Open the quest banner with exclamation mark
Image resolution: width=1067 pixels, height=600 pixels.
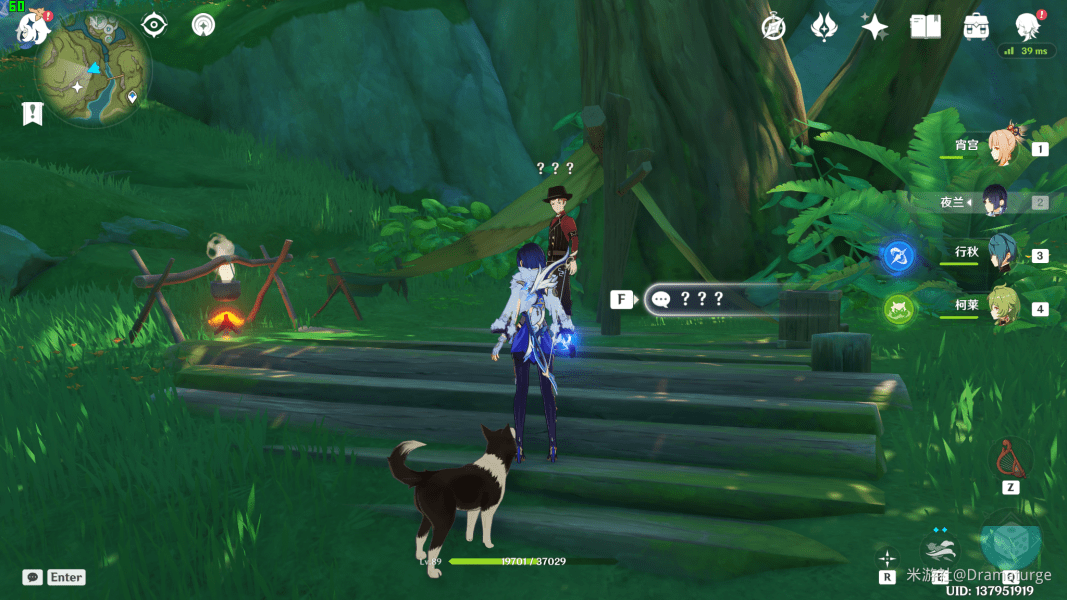(x=32, y=113)
